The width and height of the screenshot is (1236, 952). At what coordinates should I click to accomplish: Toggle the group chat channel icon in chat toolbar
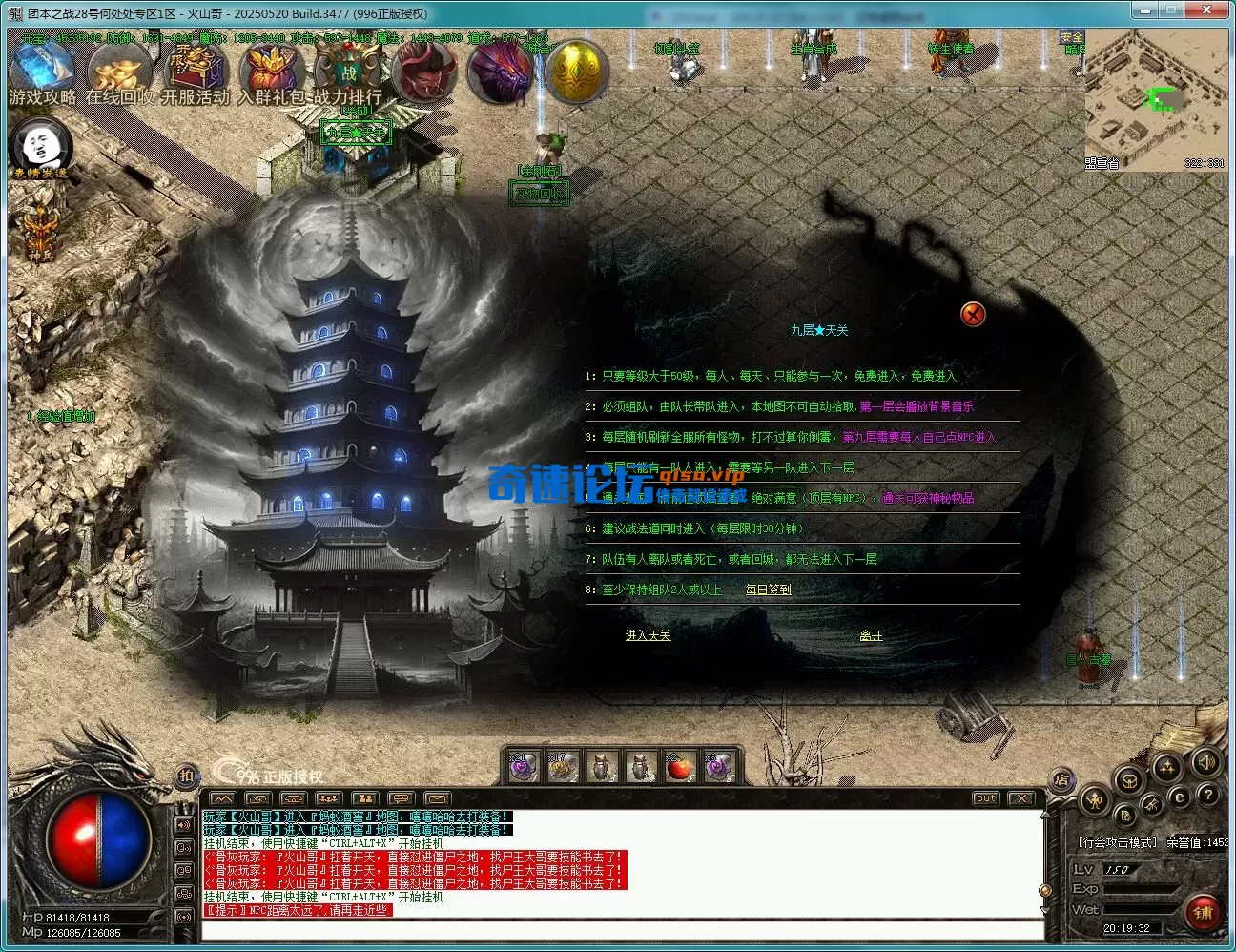point(366,798)
